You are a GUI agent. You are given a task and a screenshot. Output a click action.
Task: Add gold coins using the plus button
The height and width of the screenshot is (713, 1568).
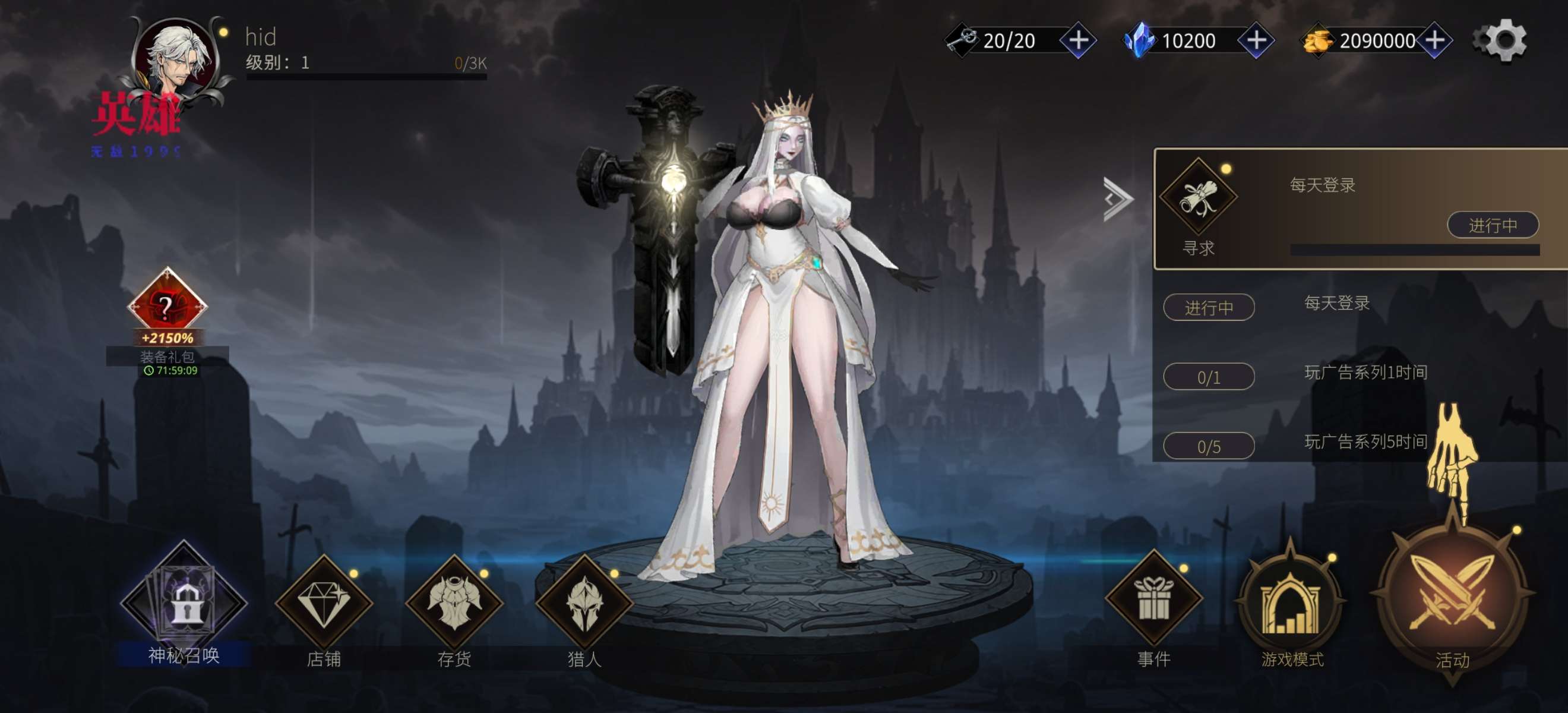(x=1435, y=41)
